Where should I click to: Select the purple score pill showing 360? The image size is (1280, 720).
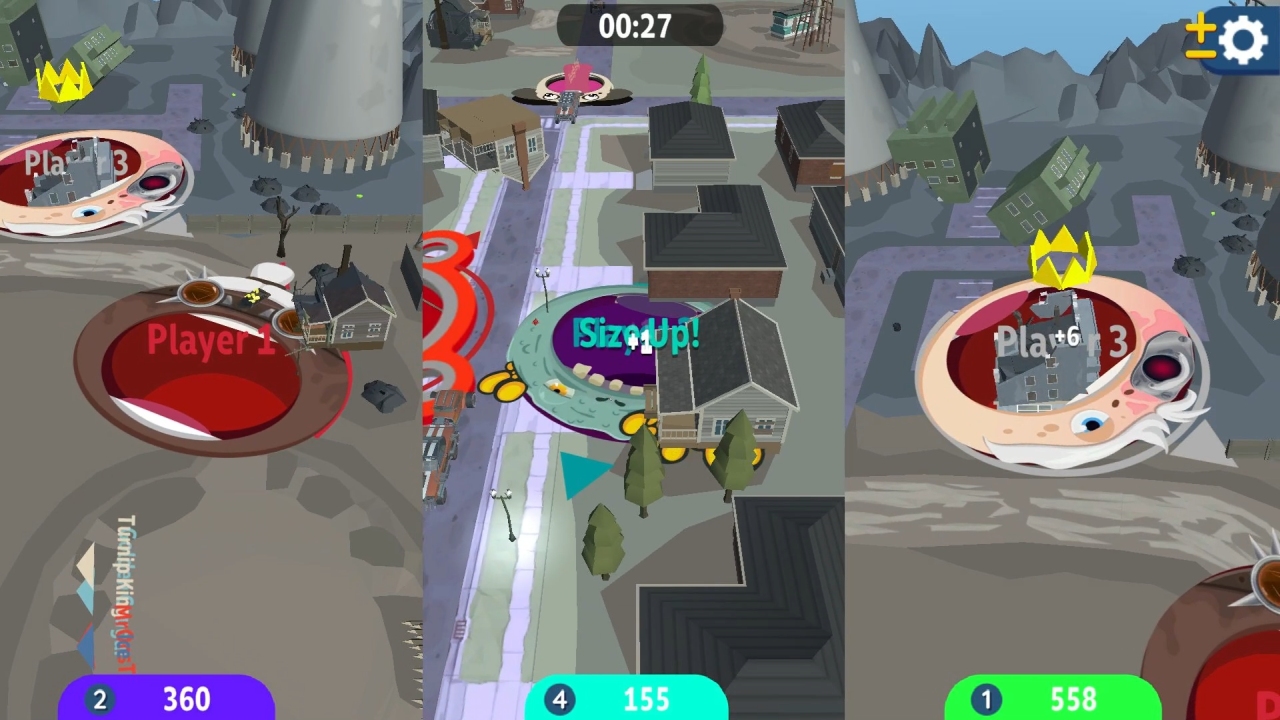(185, 699)
